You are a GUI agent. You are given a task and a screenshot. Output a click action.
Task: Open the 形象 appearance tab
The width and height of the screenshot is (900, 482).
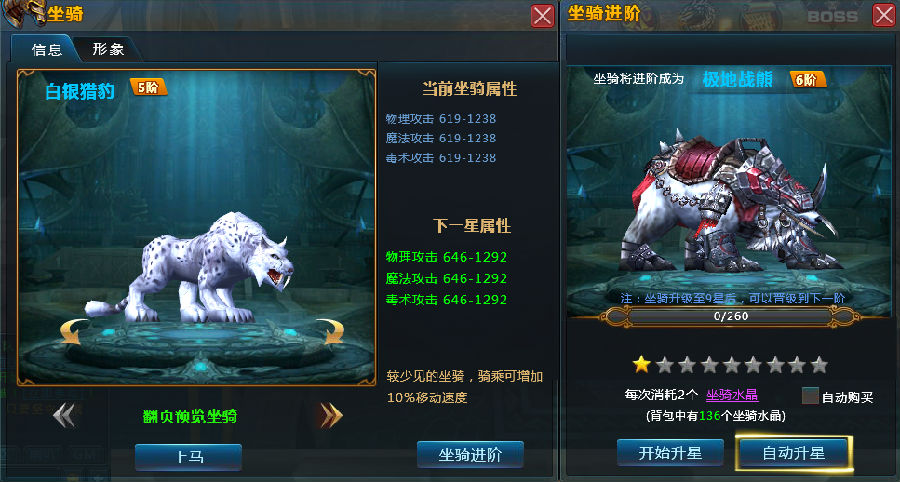[108, 49]
